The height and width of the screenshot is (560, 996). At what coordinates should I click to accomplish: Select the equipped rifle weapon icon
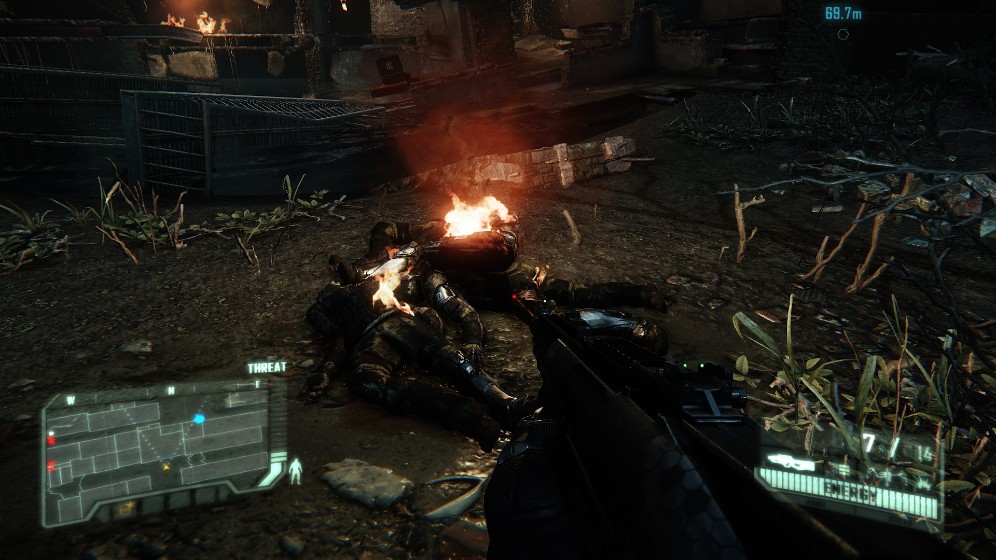click(x=790, y=462)
